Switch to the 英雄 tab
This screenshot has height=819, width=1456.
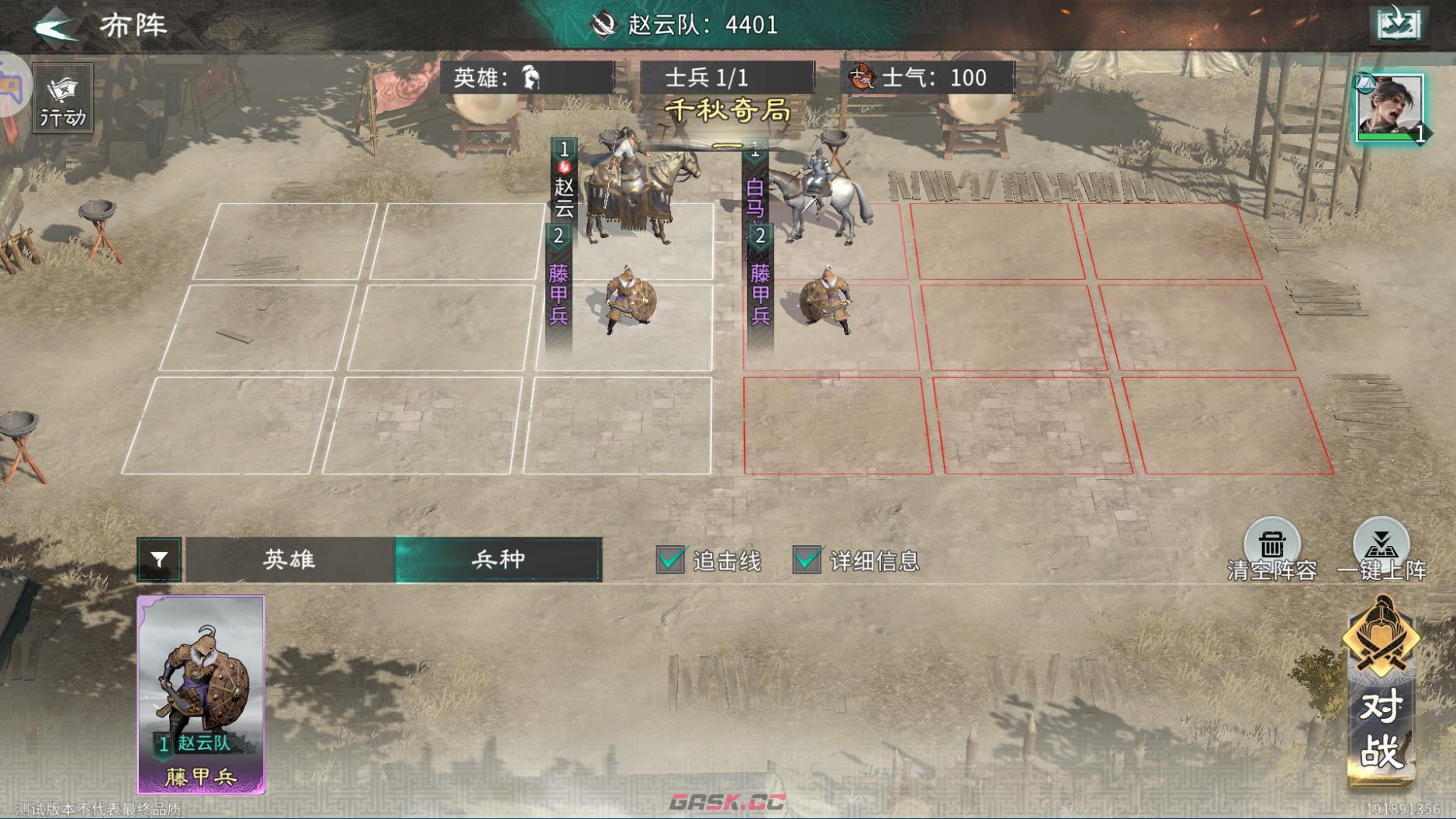coord(288,560)
